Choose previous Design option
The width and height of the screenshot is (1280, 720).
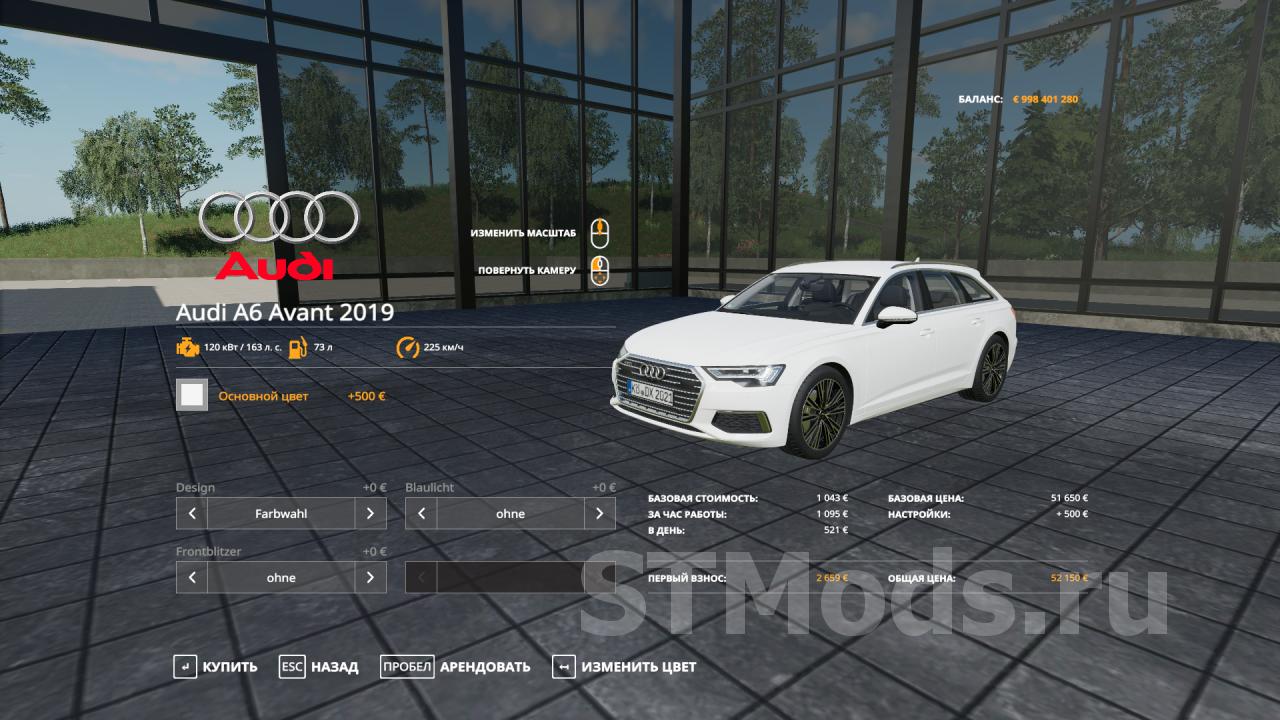tap(192, 514)
